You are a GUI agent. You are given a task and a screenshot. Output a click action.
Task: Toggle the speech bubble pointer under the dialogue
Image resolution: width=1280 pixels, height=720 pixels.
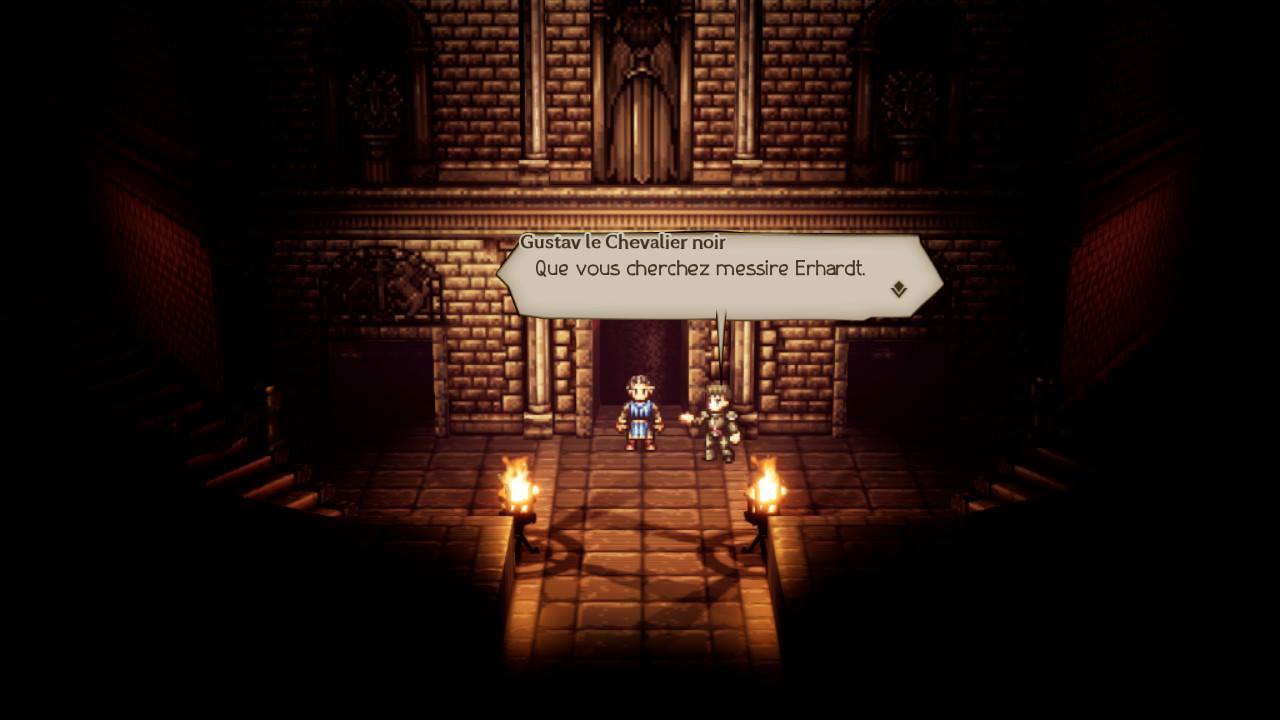720,330
